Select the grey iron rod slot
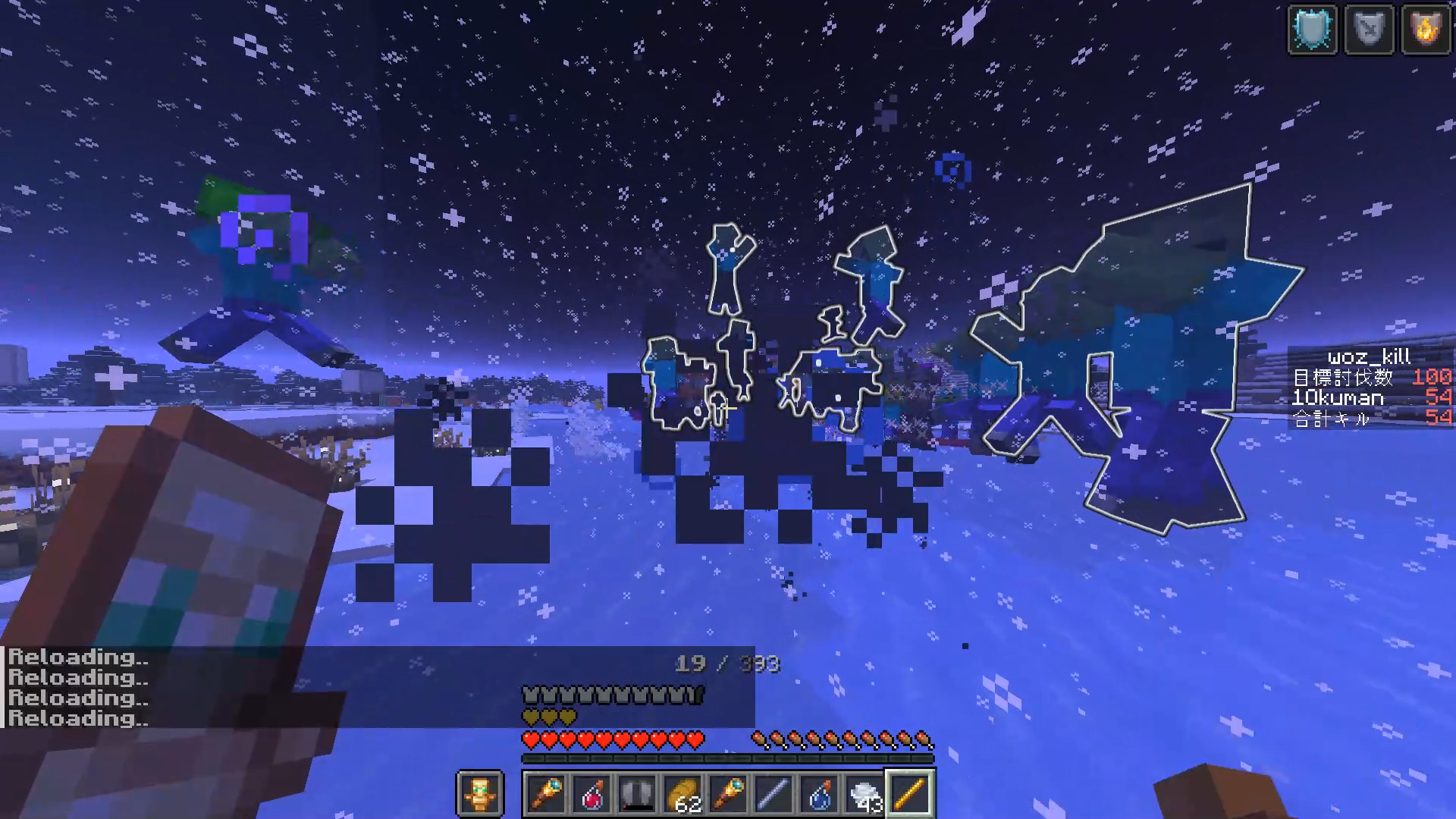 [774, 795]
